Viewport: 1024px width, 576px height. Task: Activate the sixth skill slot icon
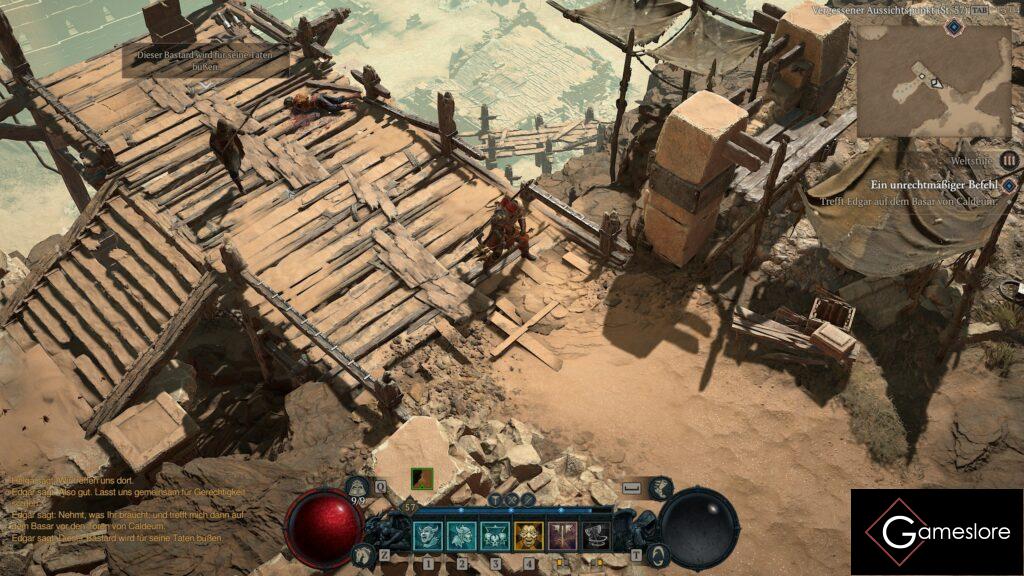tap(597, 536)
